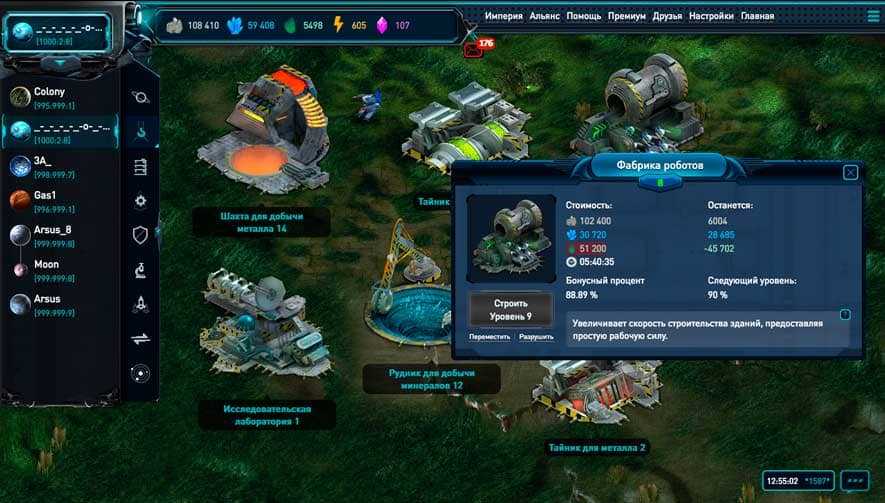Image resolution: width=885 pixels, height=503 pixels.
Task: Open the Помощь menu
Action: [584, 16]
